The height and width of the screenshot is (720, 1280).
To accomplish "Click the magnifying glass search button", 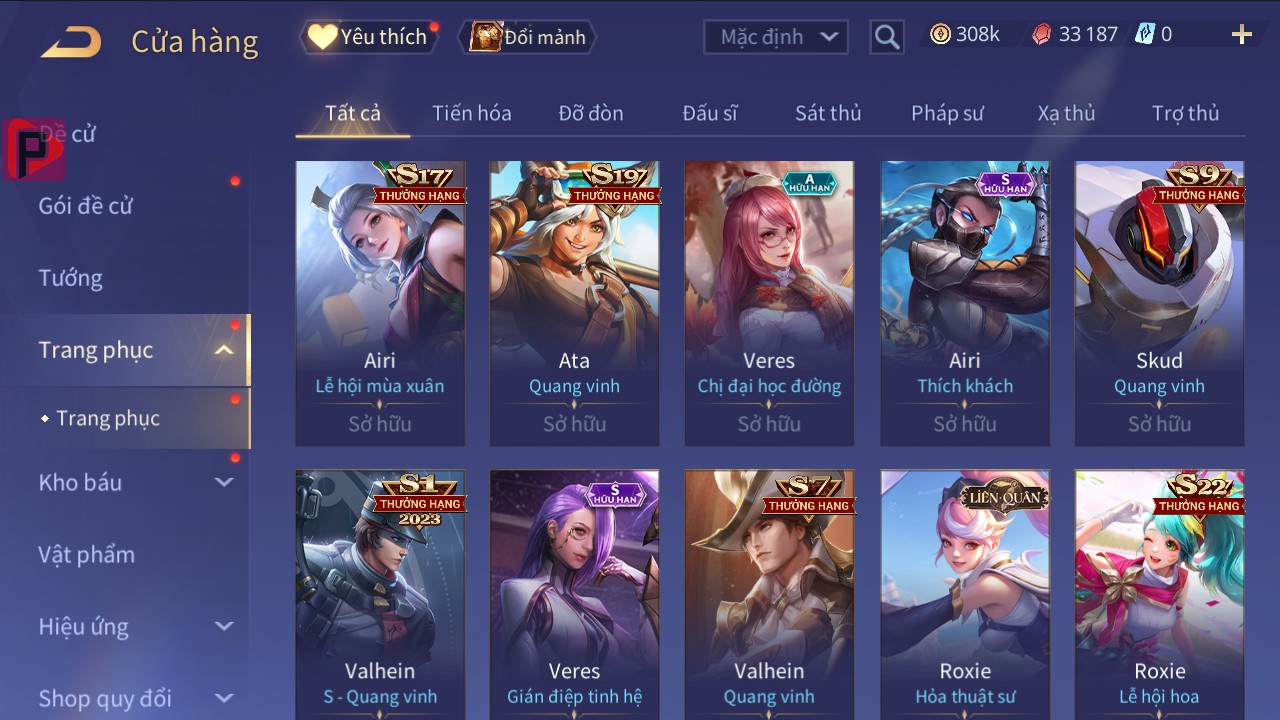I will (x=886, y=37).
